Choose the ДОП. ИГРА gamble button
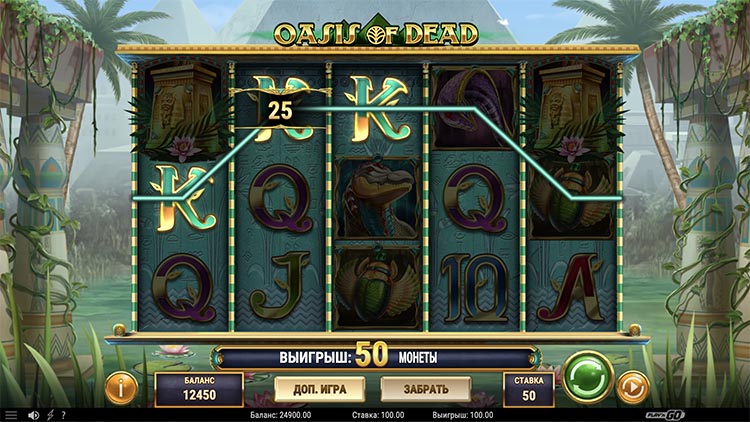The image size is (750, 422). pyautogui.click(x=311, y=388)
